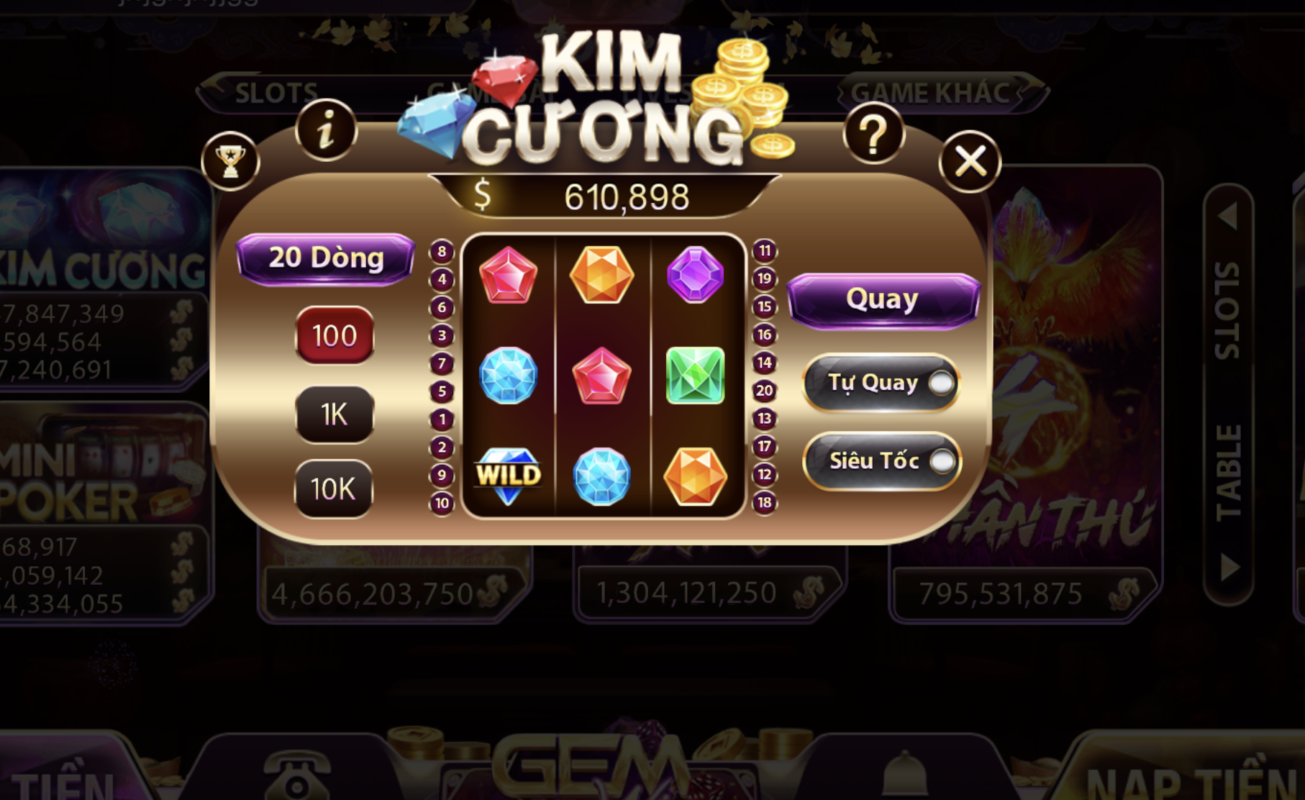Select the 100 bet amount
The width and height of the screenshot is (1305, 800).
[x=333, y=336]
